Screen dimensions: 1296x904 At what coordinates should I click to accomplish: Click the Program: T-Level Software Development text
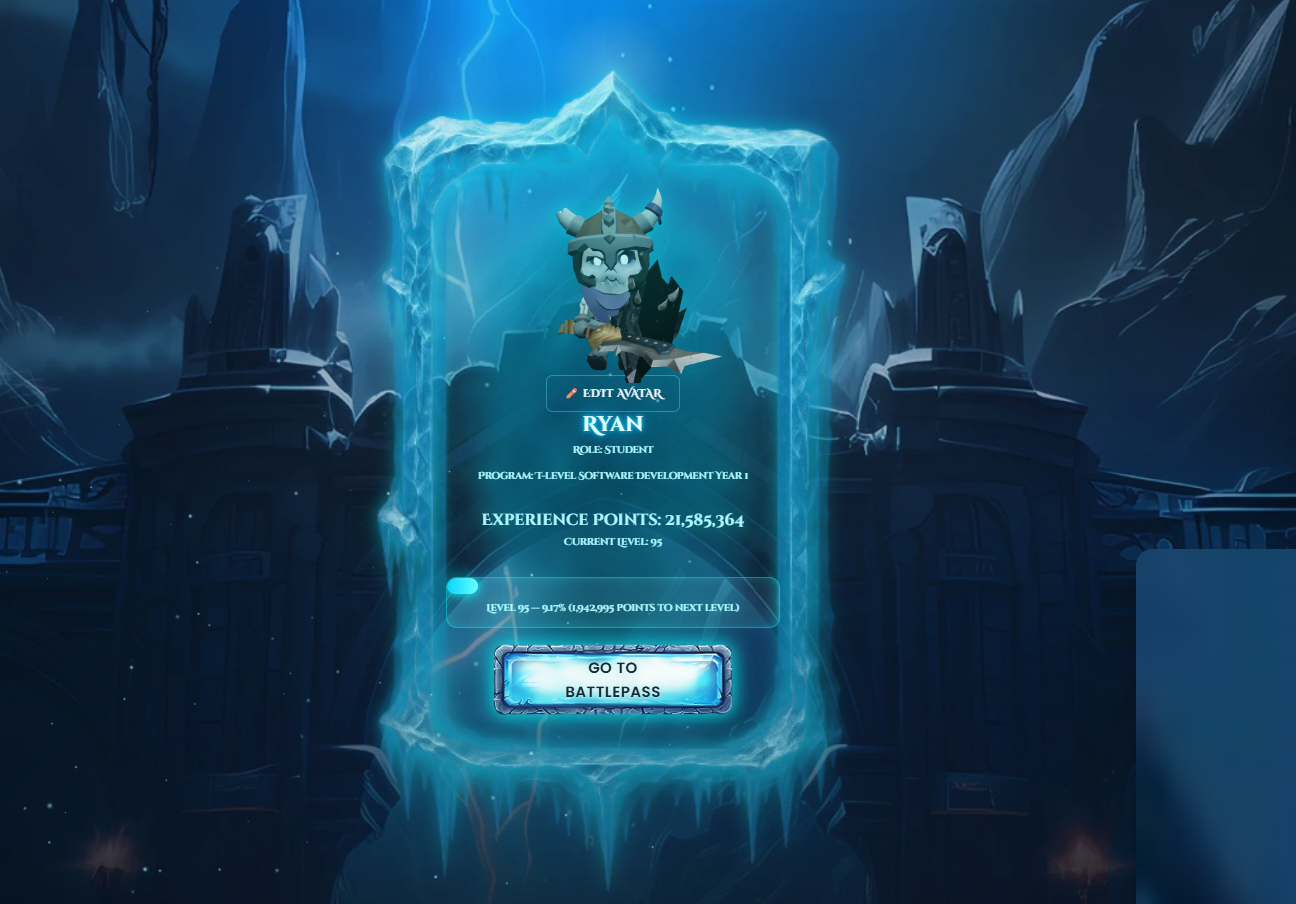[613, 475]
